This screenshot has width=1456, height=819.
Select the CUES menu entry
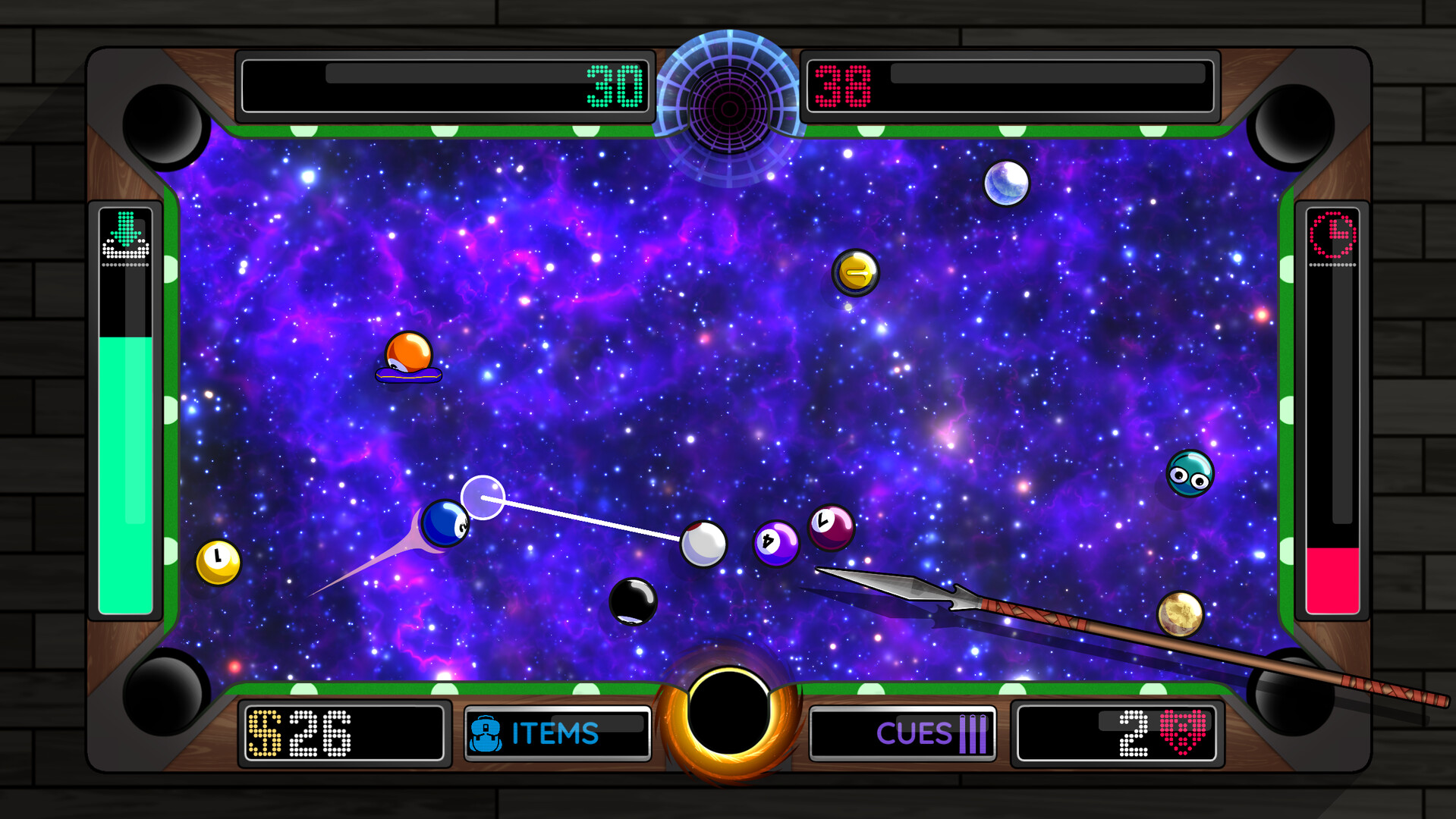916,733
